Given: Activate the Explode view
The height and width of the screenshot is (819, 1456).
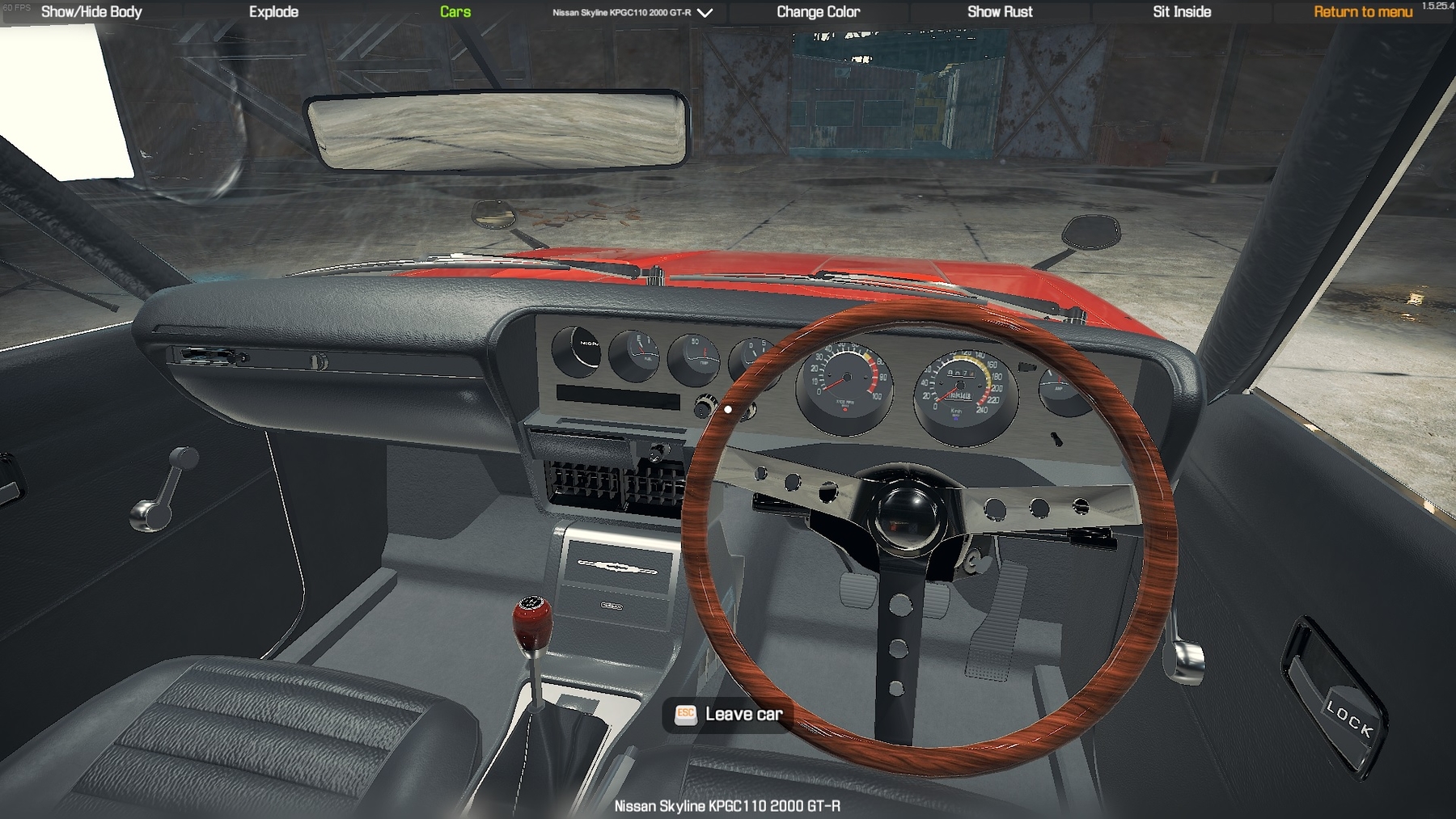Looking at the screenshot, I should click(x=273, y=12).
